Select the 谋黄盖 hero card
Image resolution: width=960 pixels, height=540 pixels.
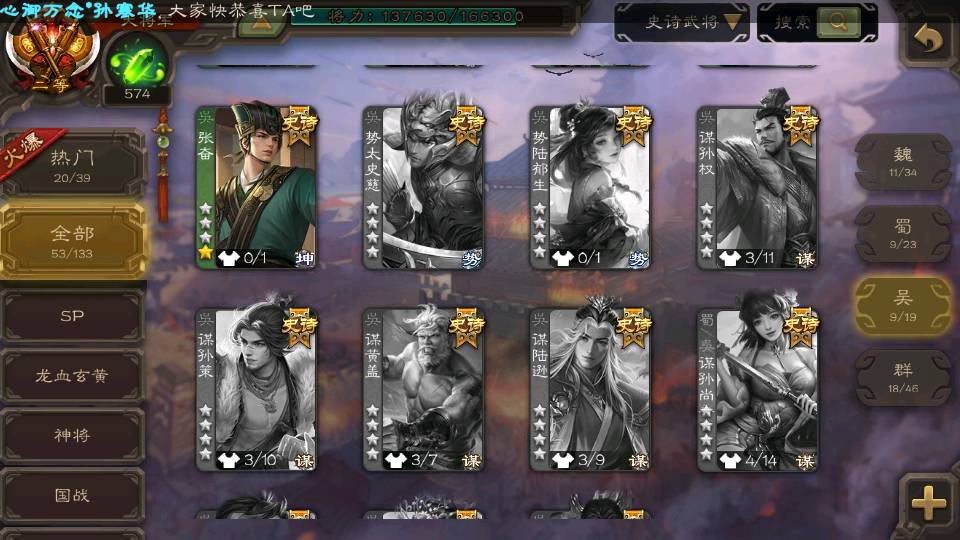pyautogui.click(x=423, y=389)
